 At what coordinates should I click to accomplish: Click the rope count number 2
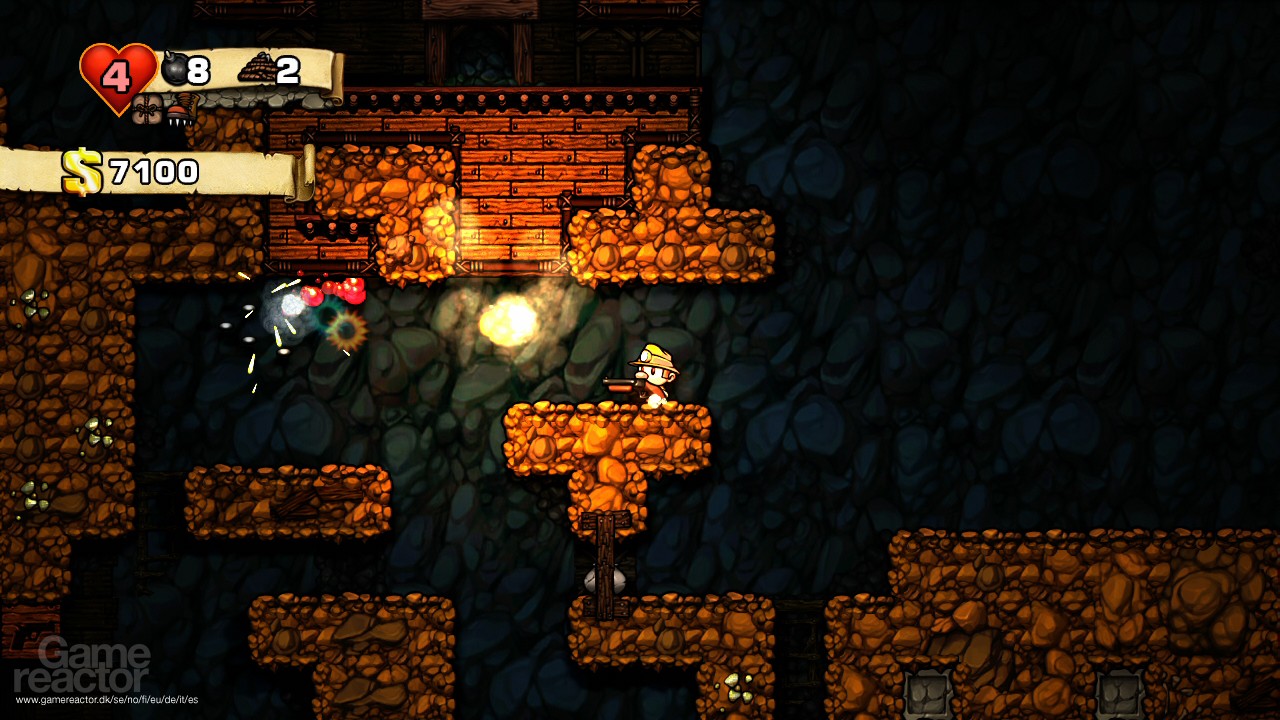(x=287, y=70)
